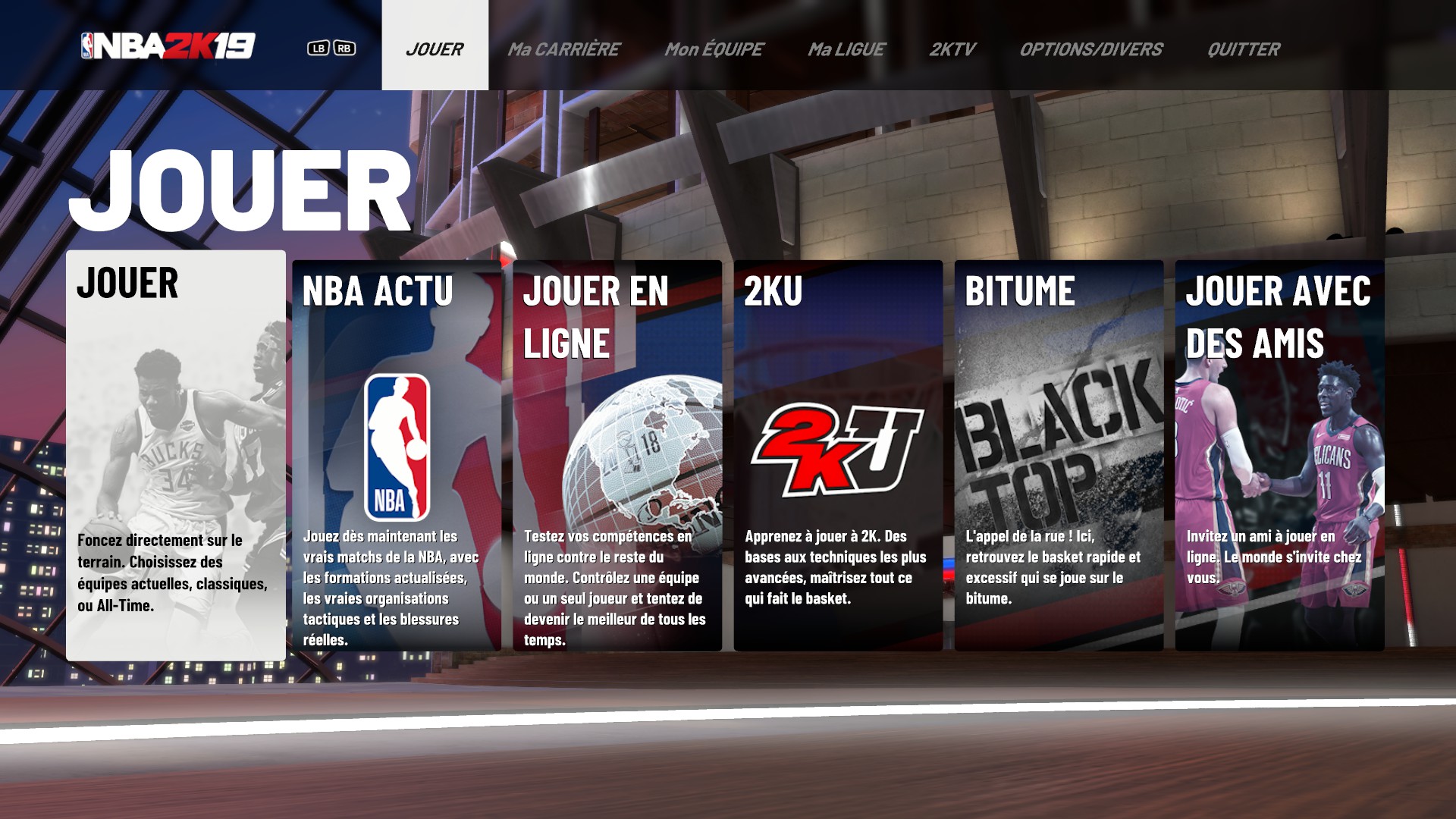The width and height of the screenshot is (1456, 819).
Task: Open the NBA ACTU card
Action: 397,455
